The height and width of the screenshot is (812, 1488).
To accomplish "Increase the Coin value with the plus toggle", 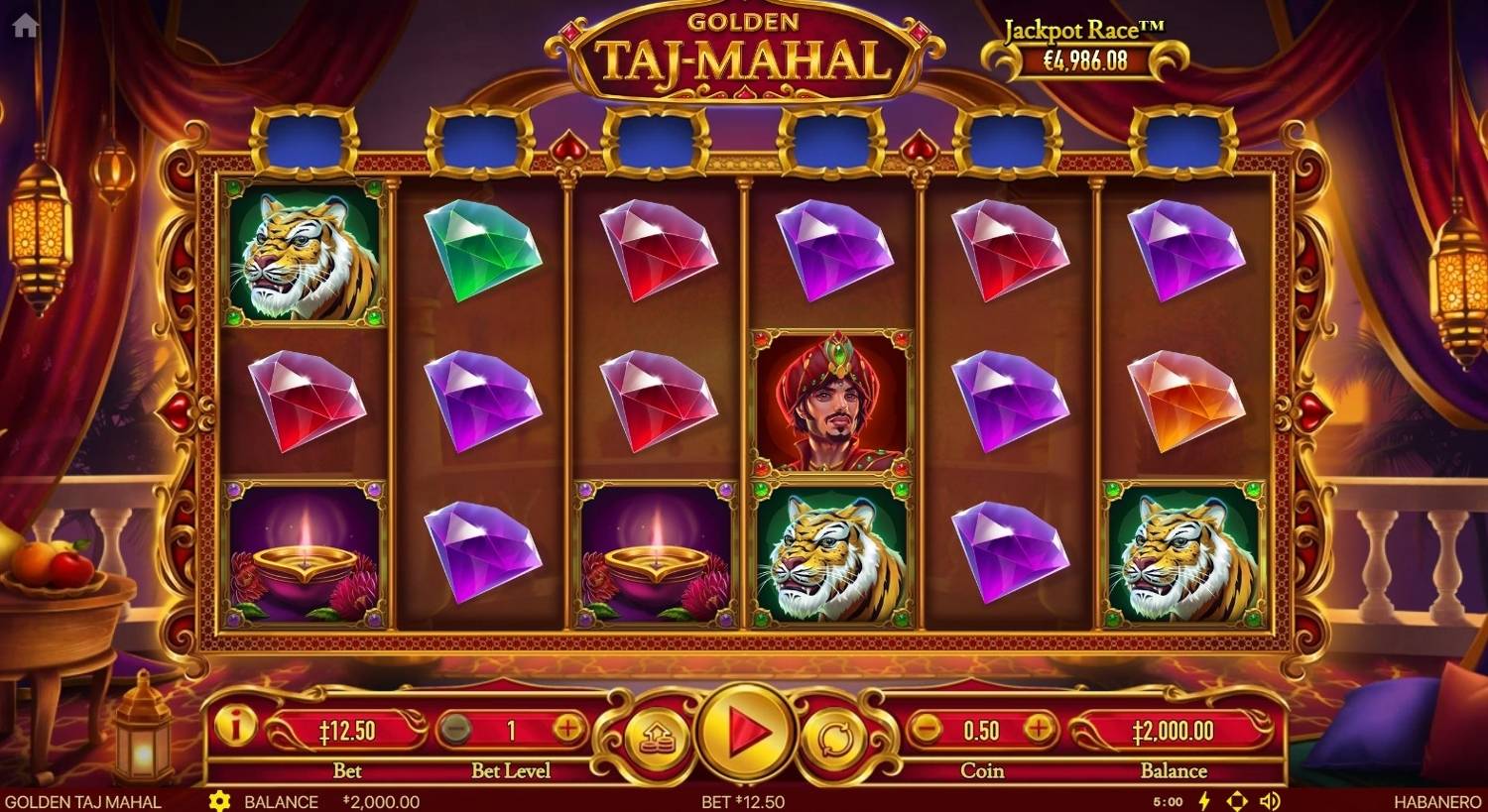I will click(x=1041, y=729).
